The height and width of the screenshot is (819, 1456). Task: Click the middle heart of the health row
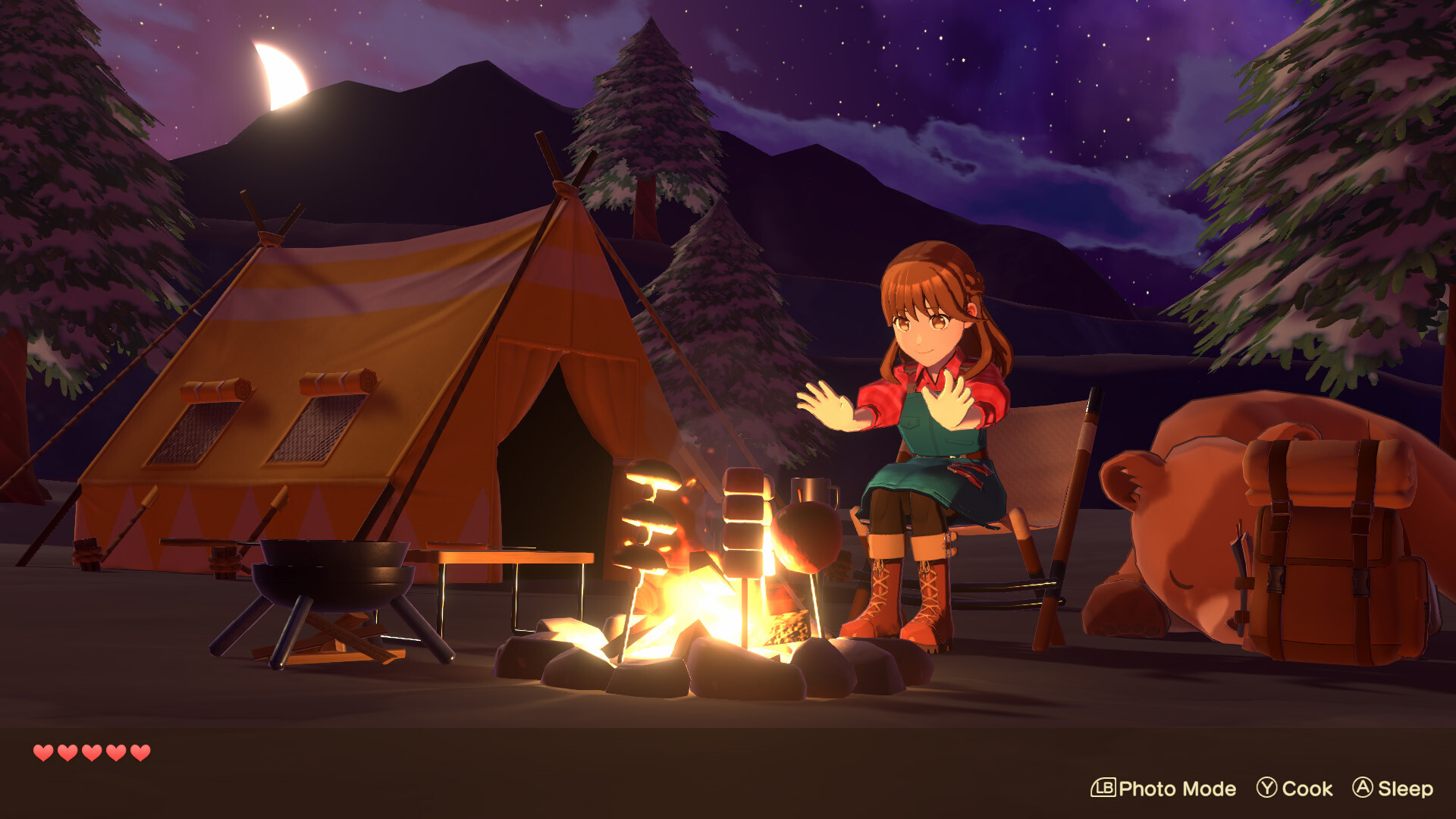click(x=91, y=753)
